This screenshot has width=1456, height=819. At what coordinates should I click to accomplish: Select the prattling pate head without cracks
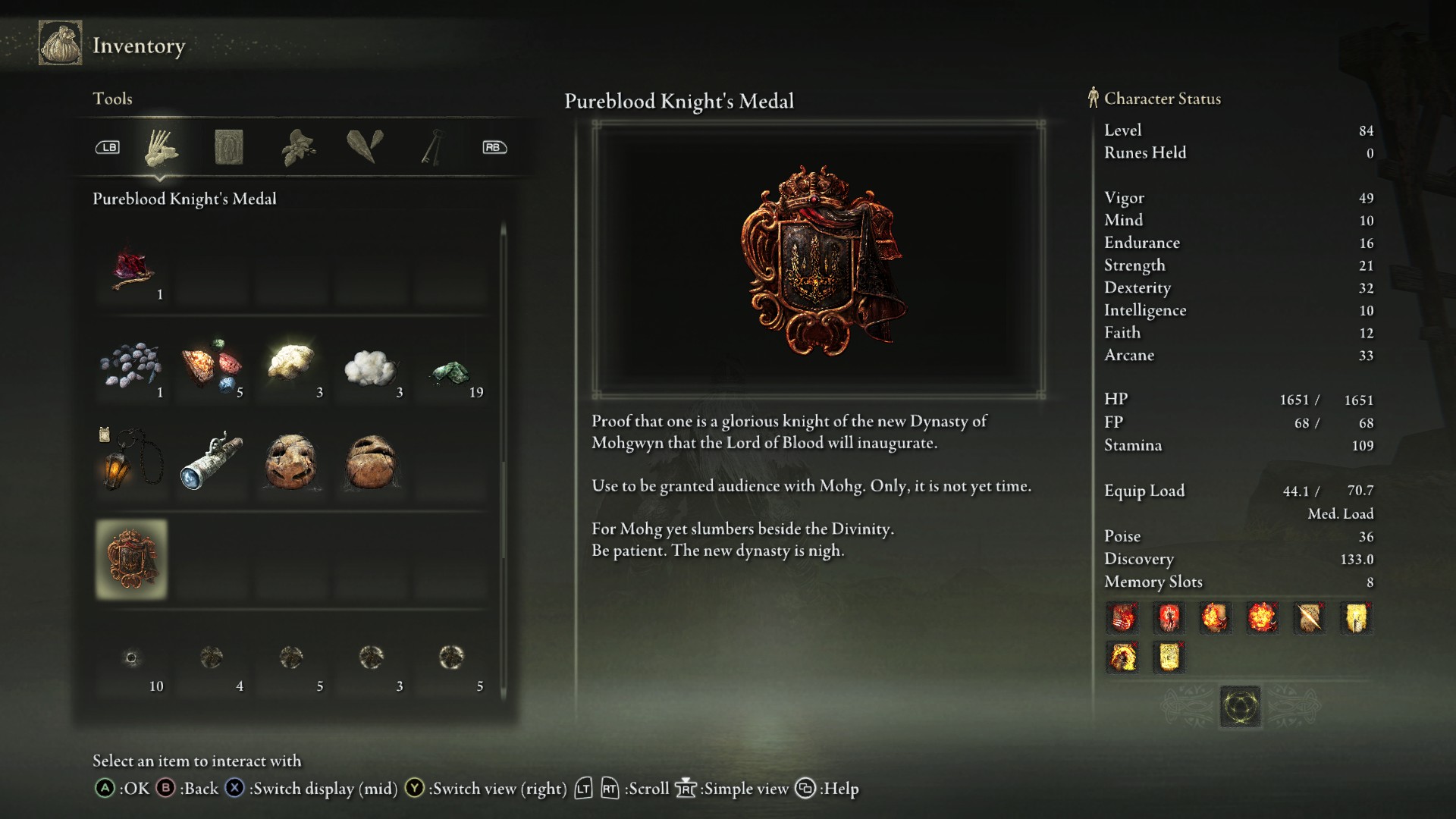(x=371, y=461)
